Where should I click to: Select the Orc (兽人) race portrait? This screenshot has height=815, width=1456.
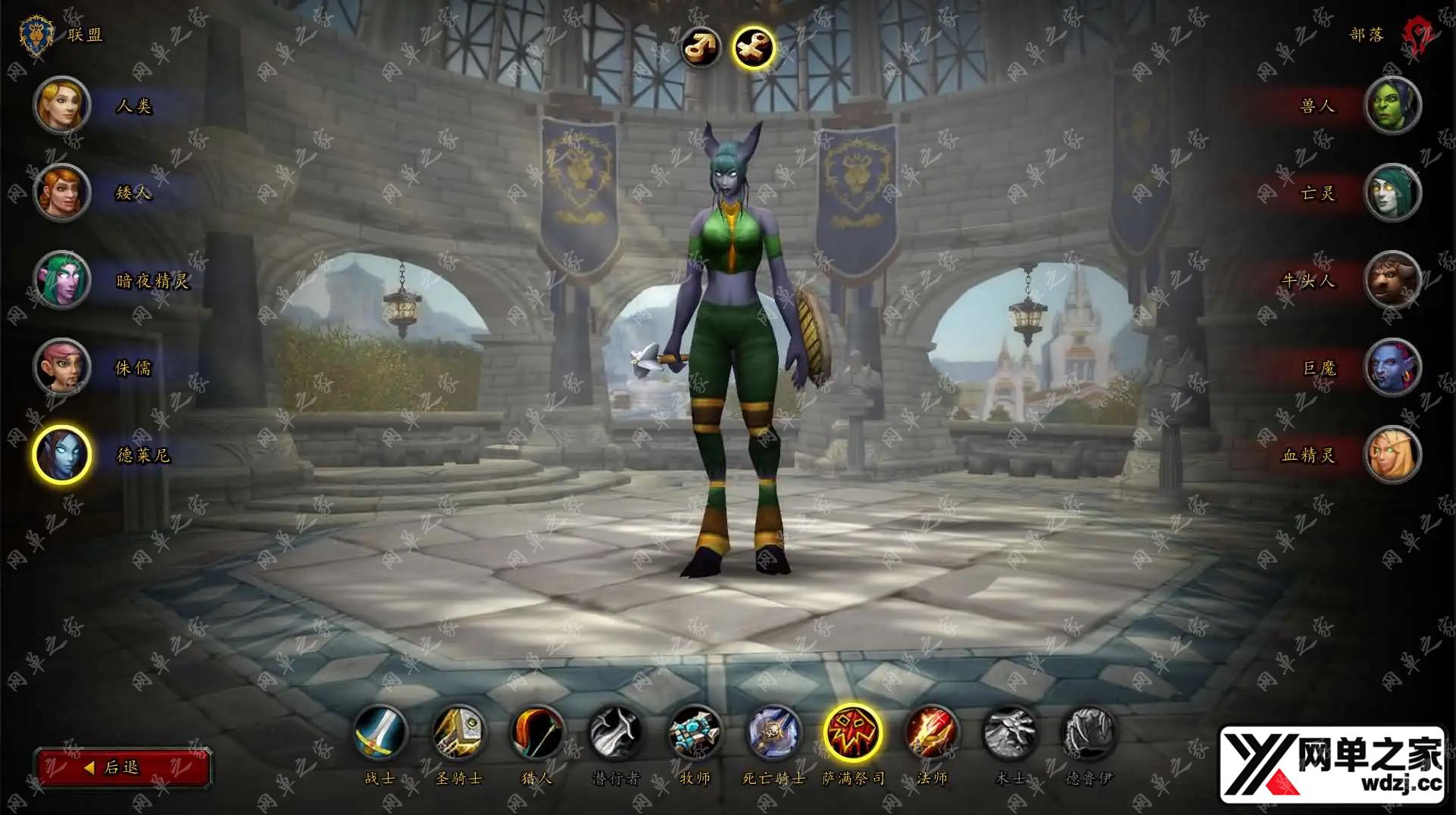(x=1392, y=105)
